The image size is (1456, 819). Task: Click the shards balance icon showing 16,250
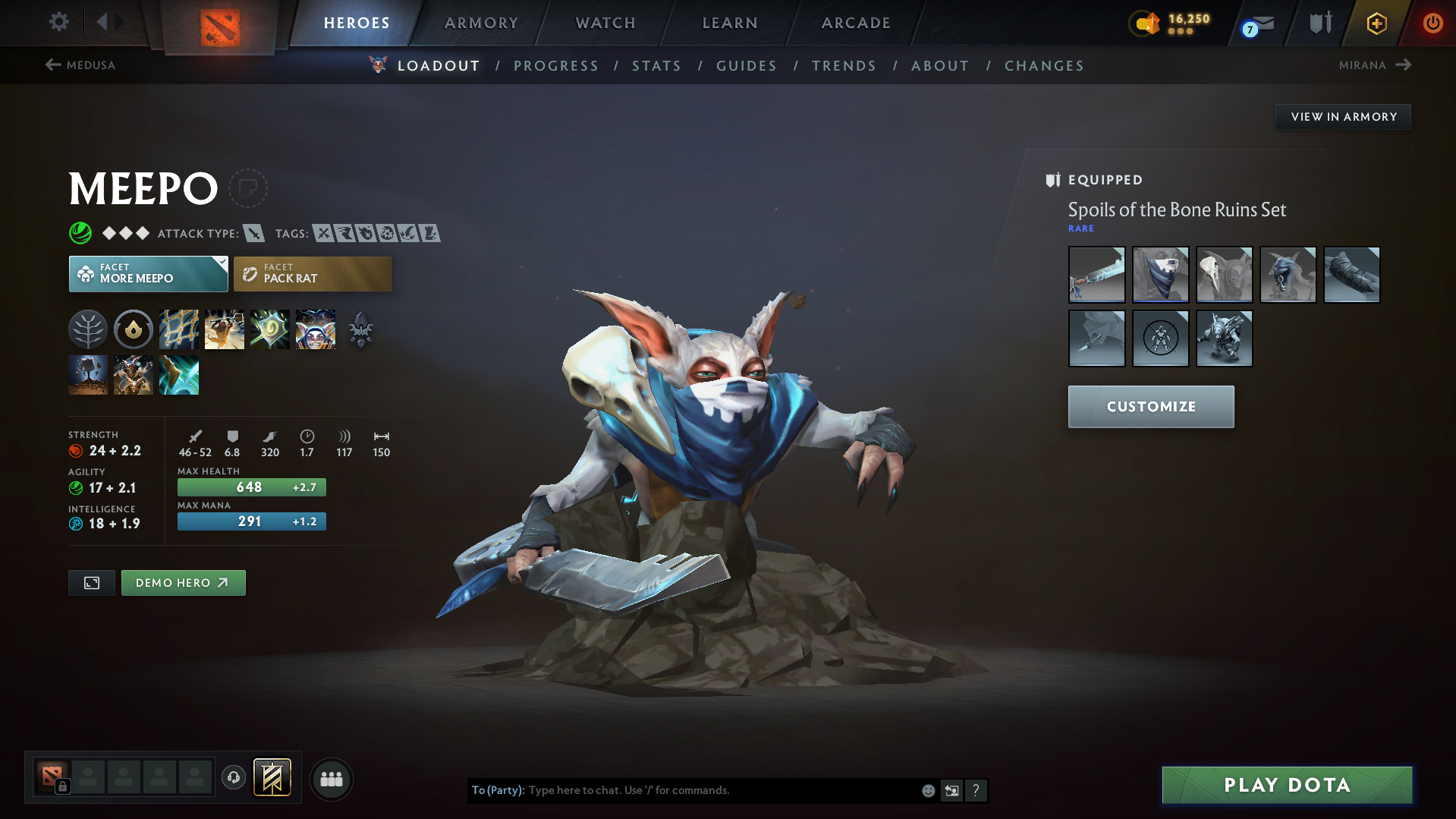(1146, 24)
